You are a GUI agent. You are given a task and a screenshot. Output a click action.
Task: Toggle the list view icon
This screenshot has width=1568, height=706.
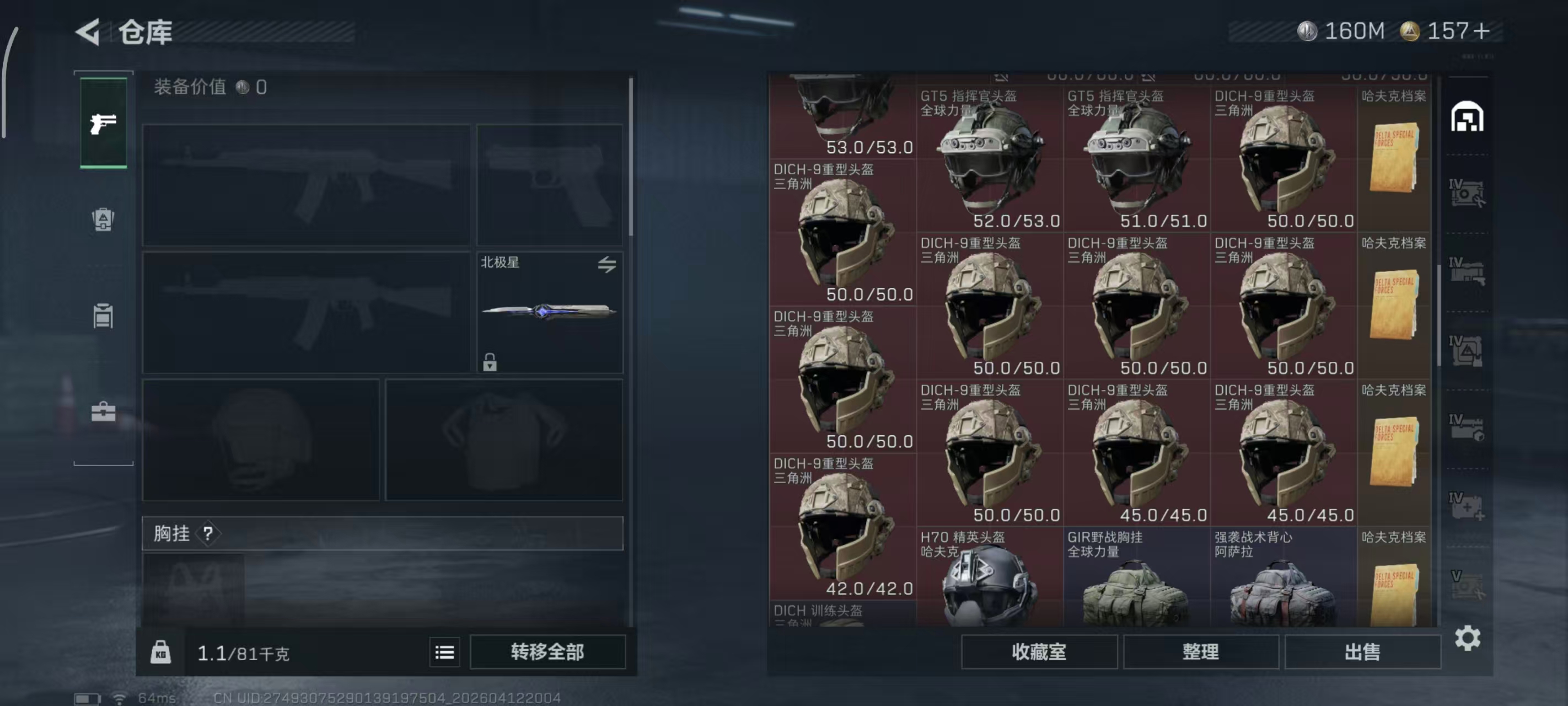(x=444, y=652)
